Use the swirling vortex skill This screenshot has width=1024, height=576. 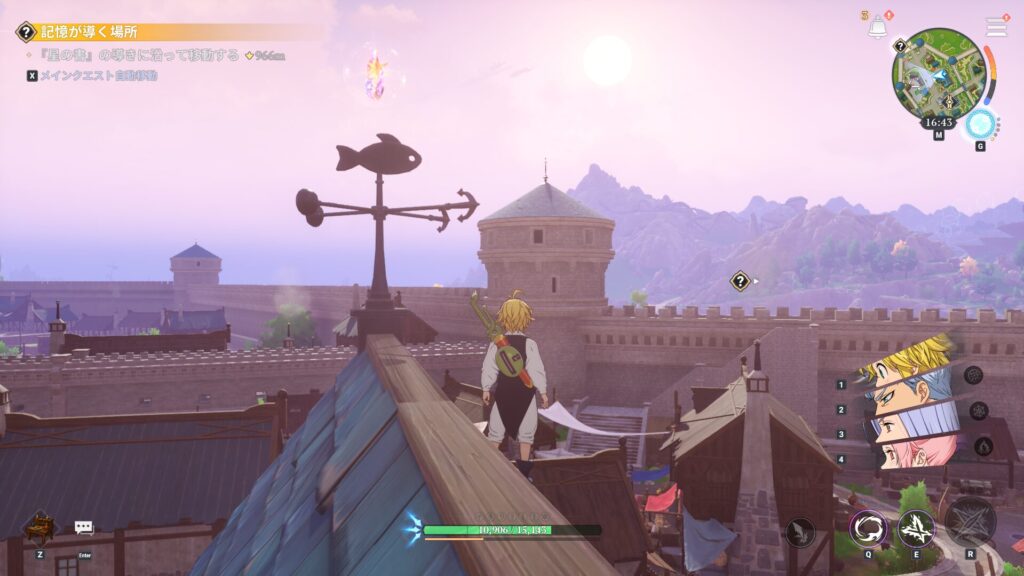(868, 529)
